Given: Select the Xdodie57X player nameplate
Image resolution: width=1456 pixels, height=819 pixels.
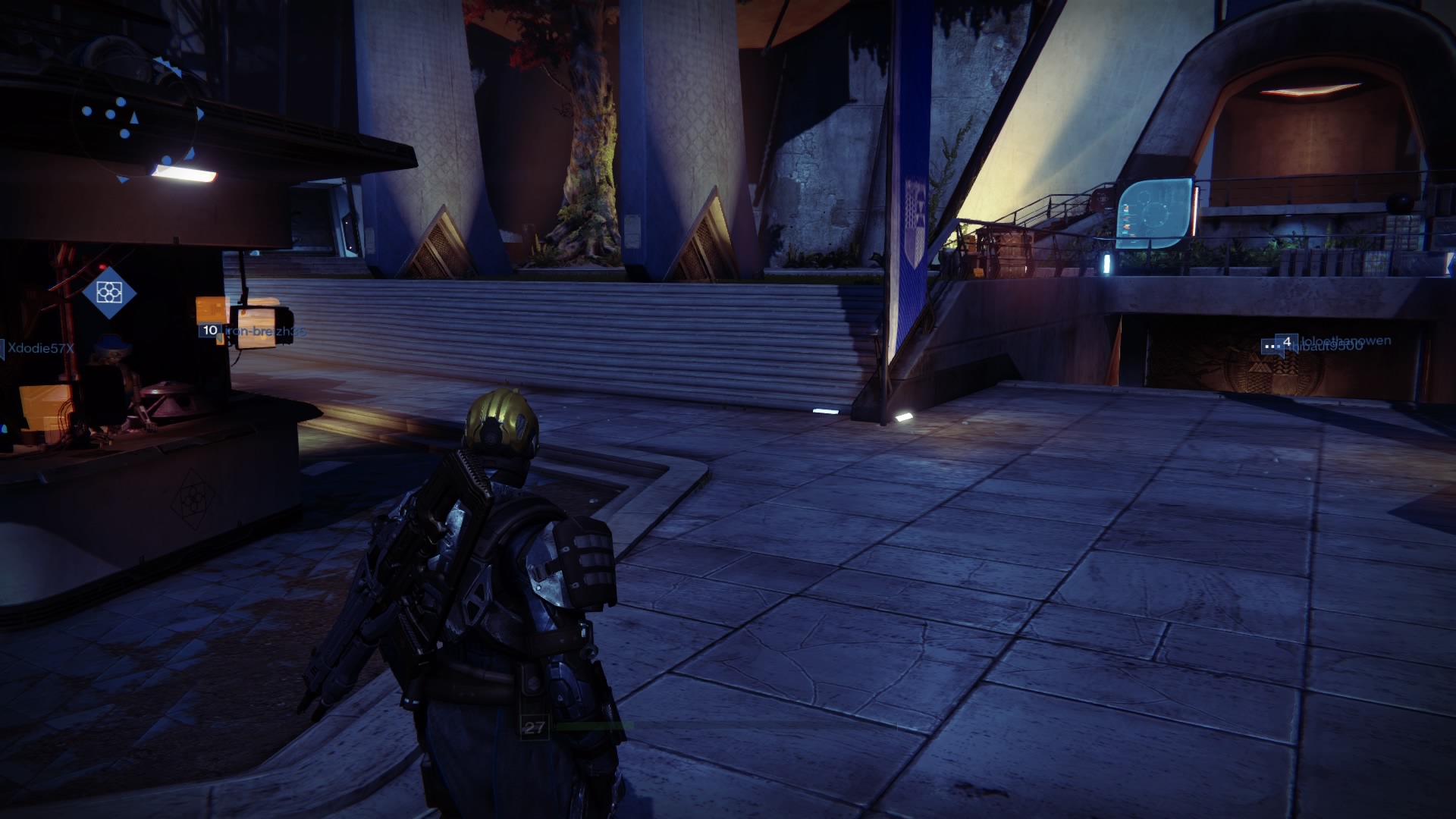Looking at the screenshot, I should click(x=39, y=349).
